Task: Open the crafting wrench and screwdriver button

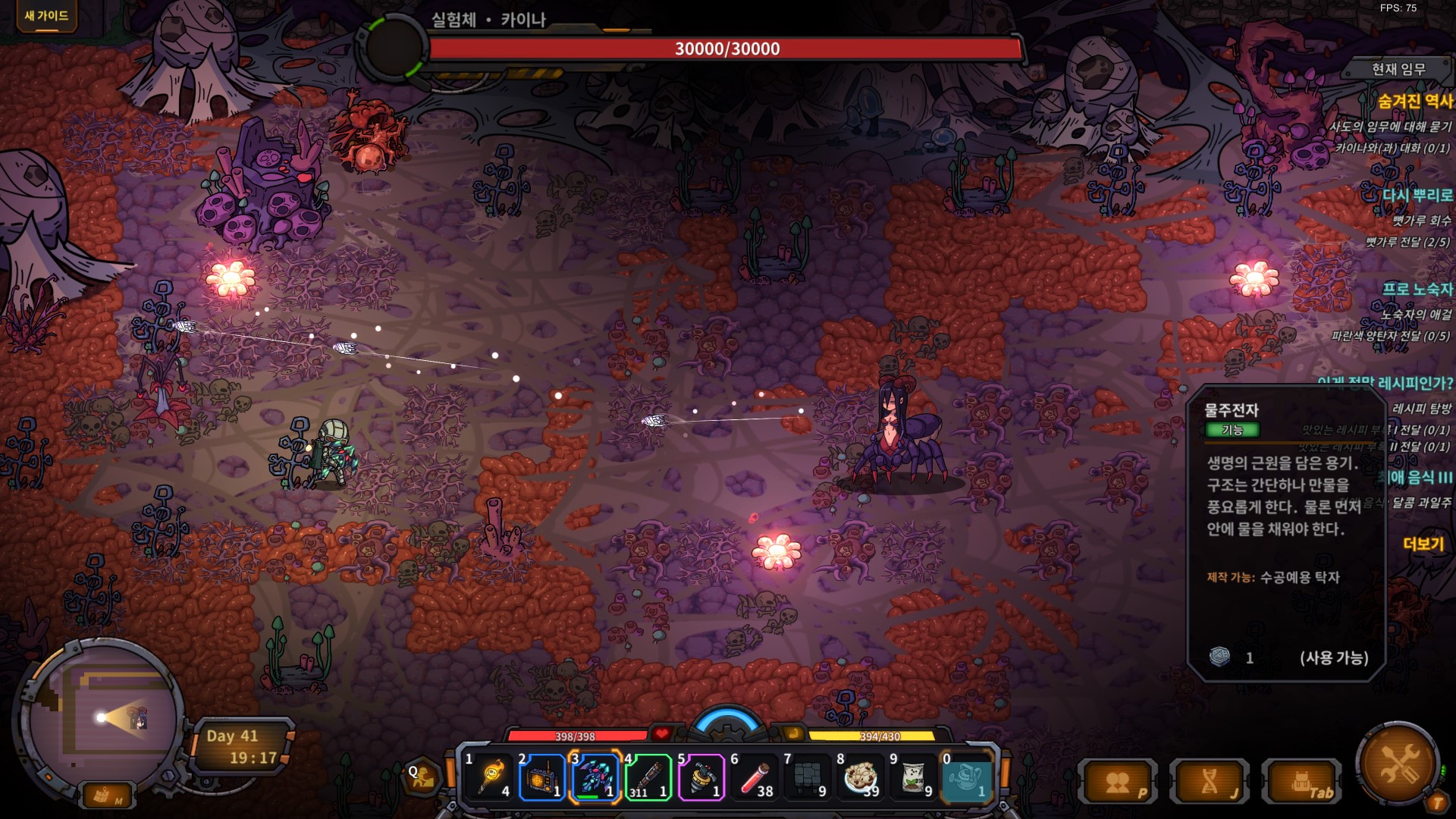Action: click(x=1398, y=763)
